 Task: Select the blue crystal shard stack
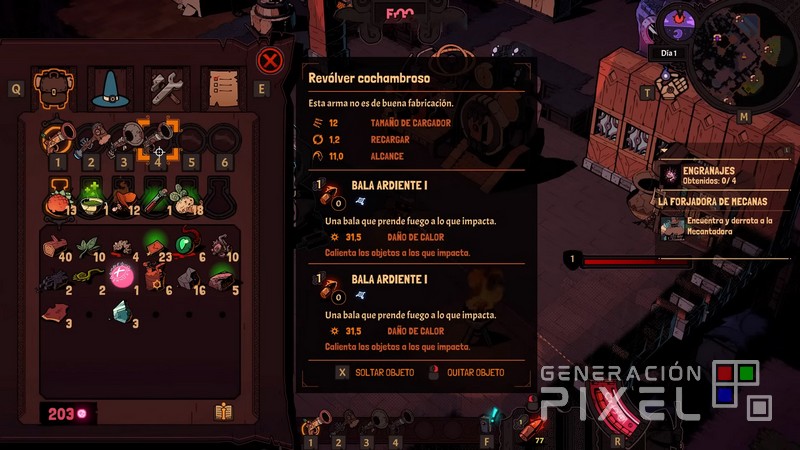[x=124, y=314]
